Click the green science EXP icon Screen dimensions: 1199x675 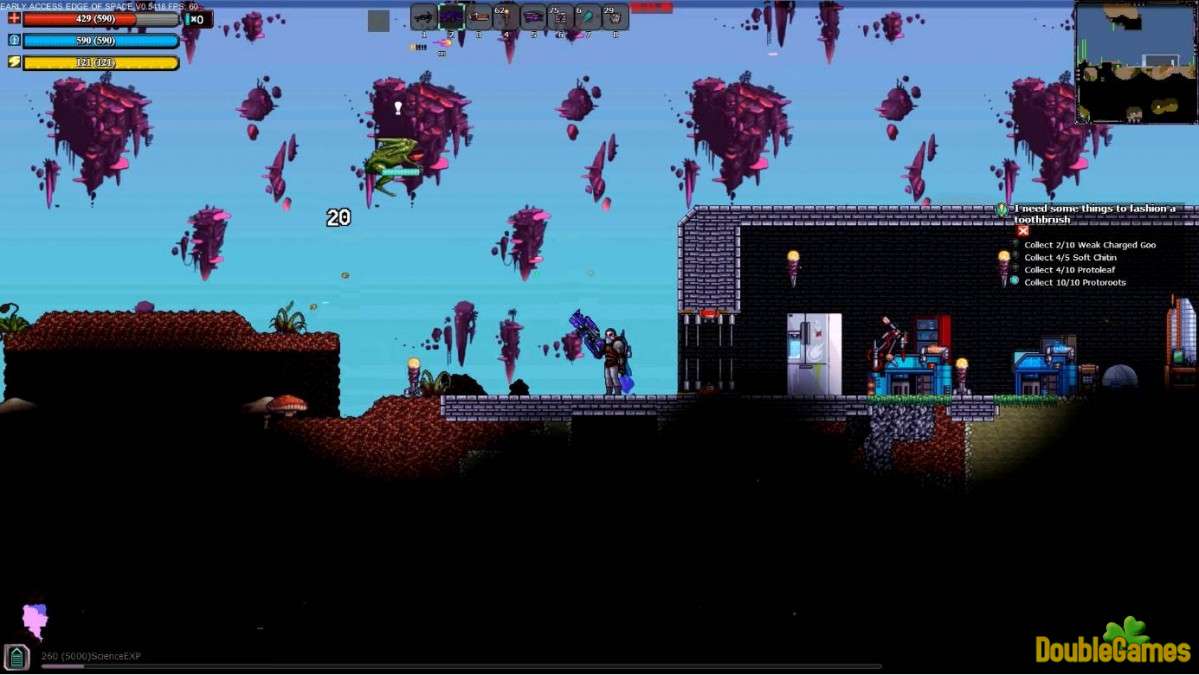click(17, 656)
